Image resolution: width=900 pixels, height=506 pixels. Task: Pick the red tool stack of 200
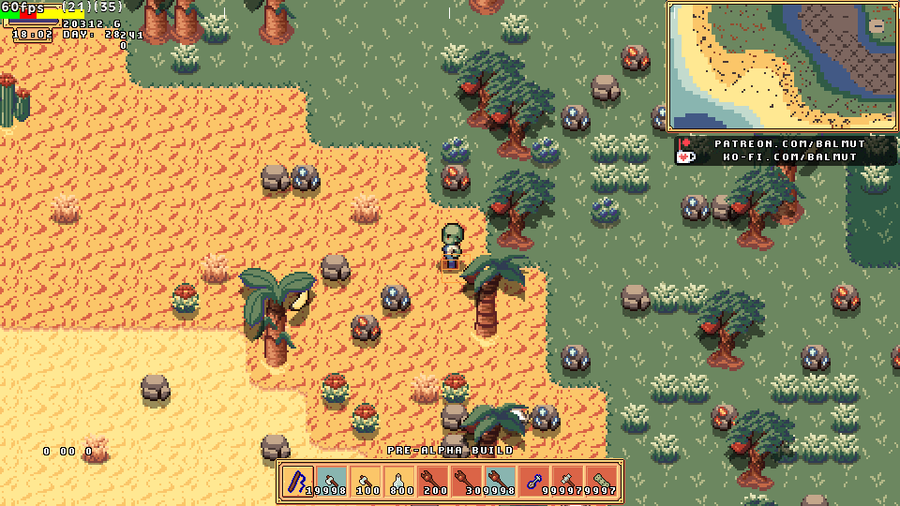[434, 481]
